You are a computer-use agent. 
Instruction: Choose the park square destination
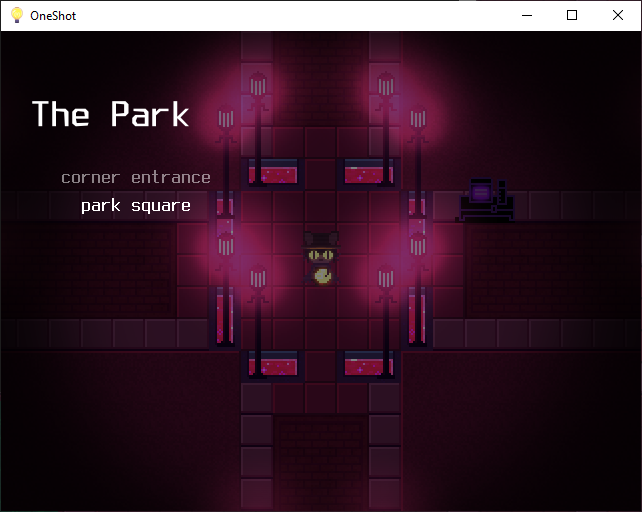[136, 207]
